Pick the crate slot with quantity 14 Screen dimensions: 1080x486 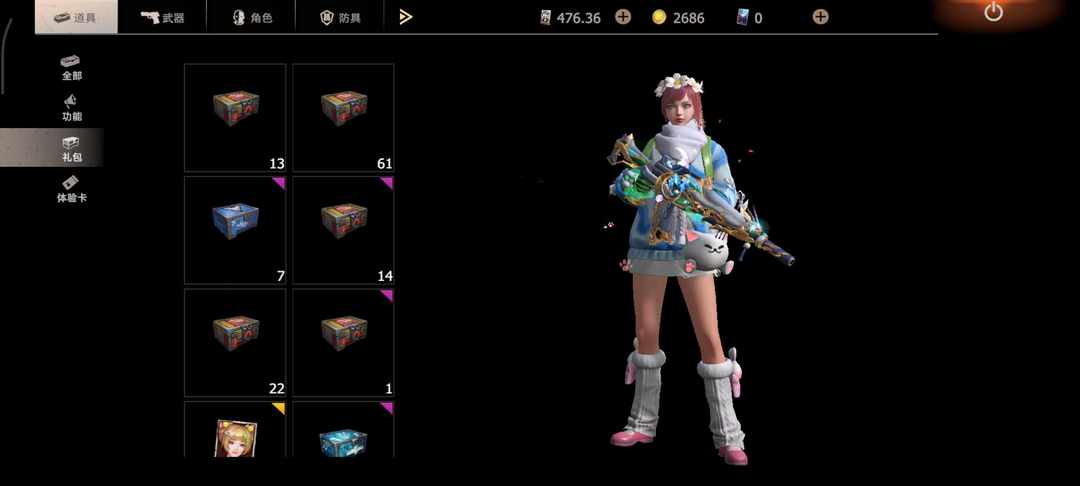pos(343,230)
